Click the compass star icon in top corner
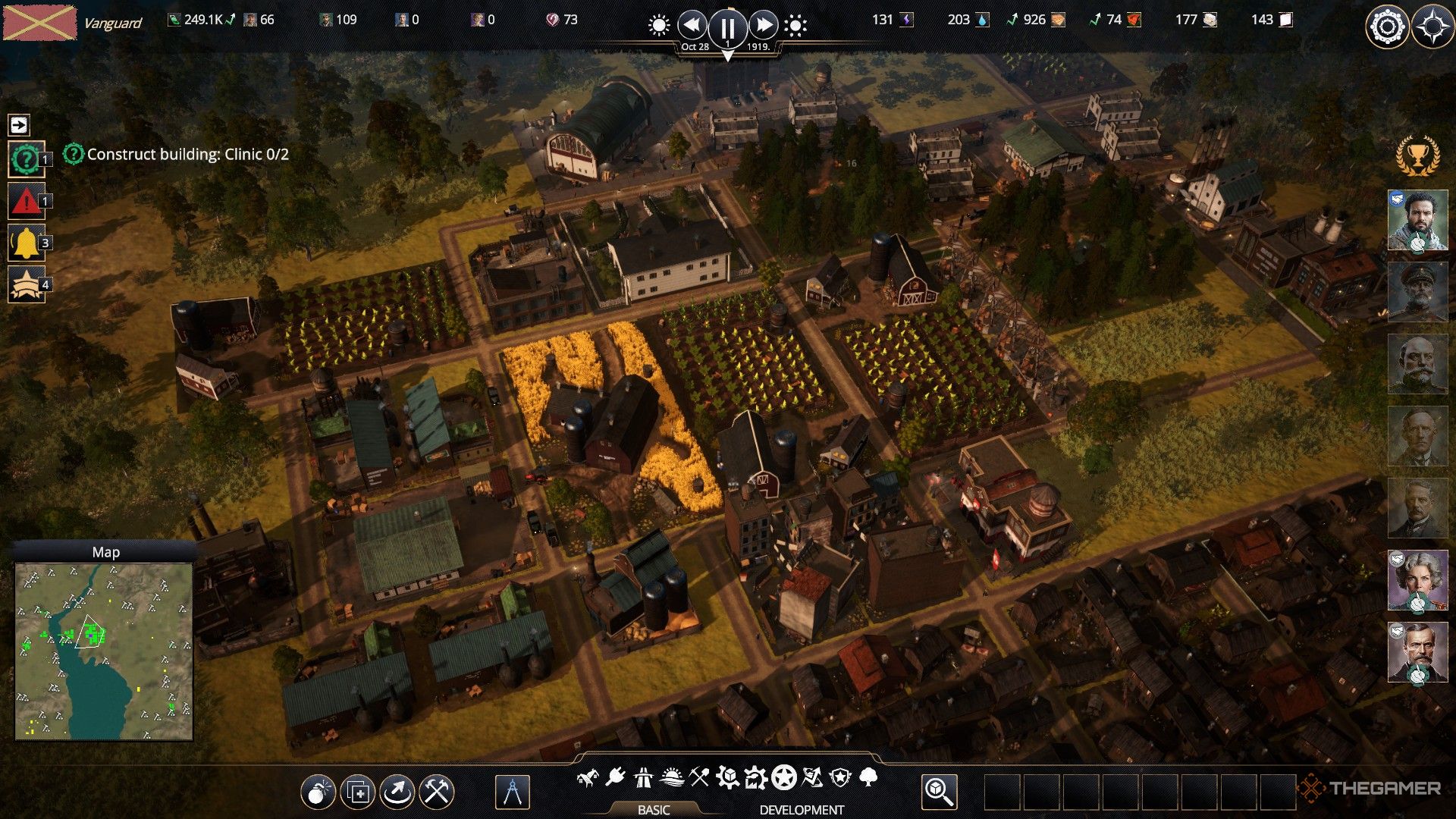The image size is (1456, 819). click(1432, 27)
